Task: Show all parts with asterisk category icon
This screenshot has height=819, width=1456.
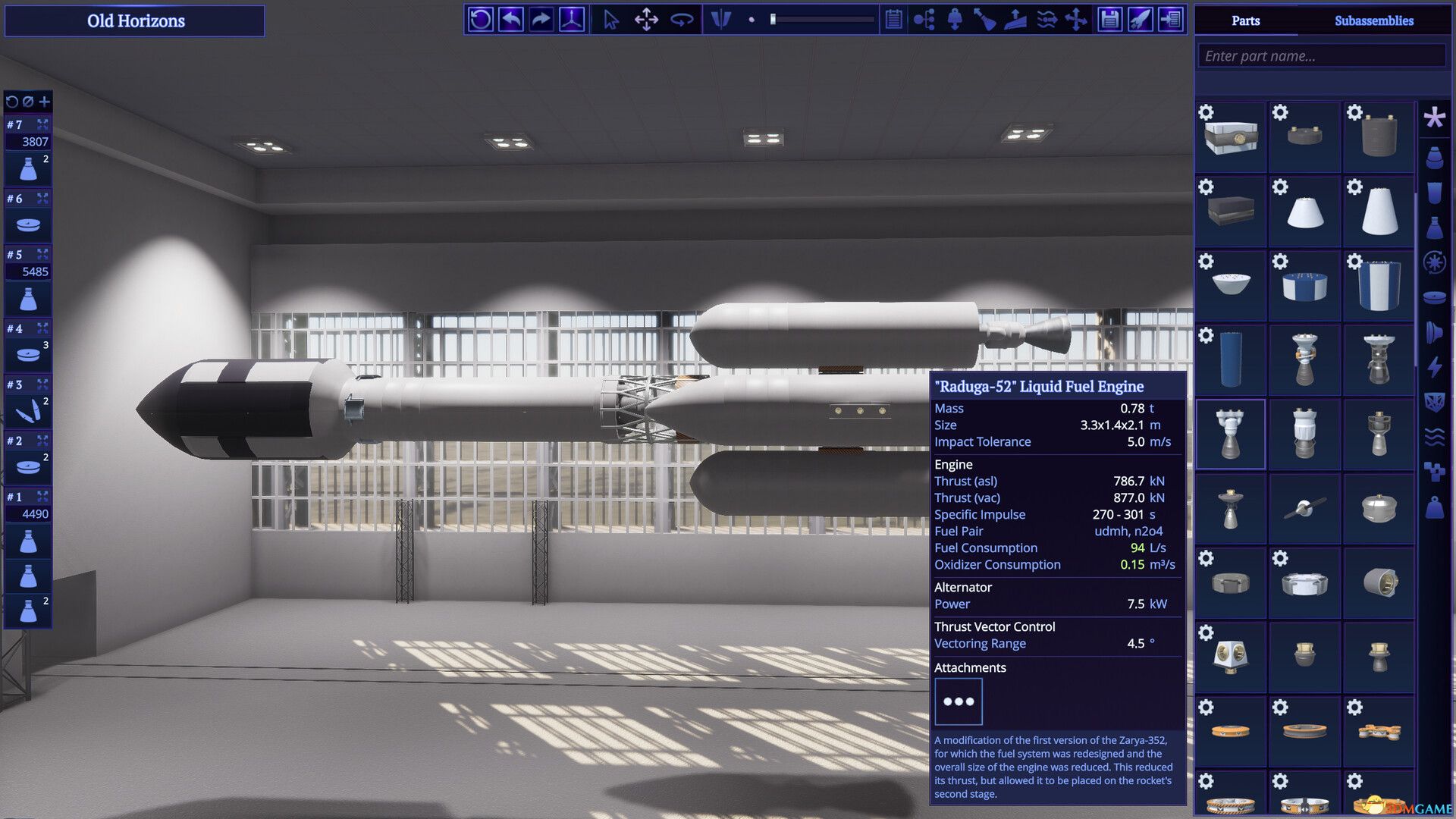Action: point(1434,118)
